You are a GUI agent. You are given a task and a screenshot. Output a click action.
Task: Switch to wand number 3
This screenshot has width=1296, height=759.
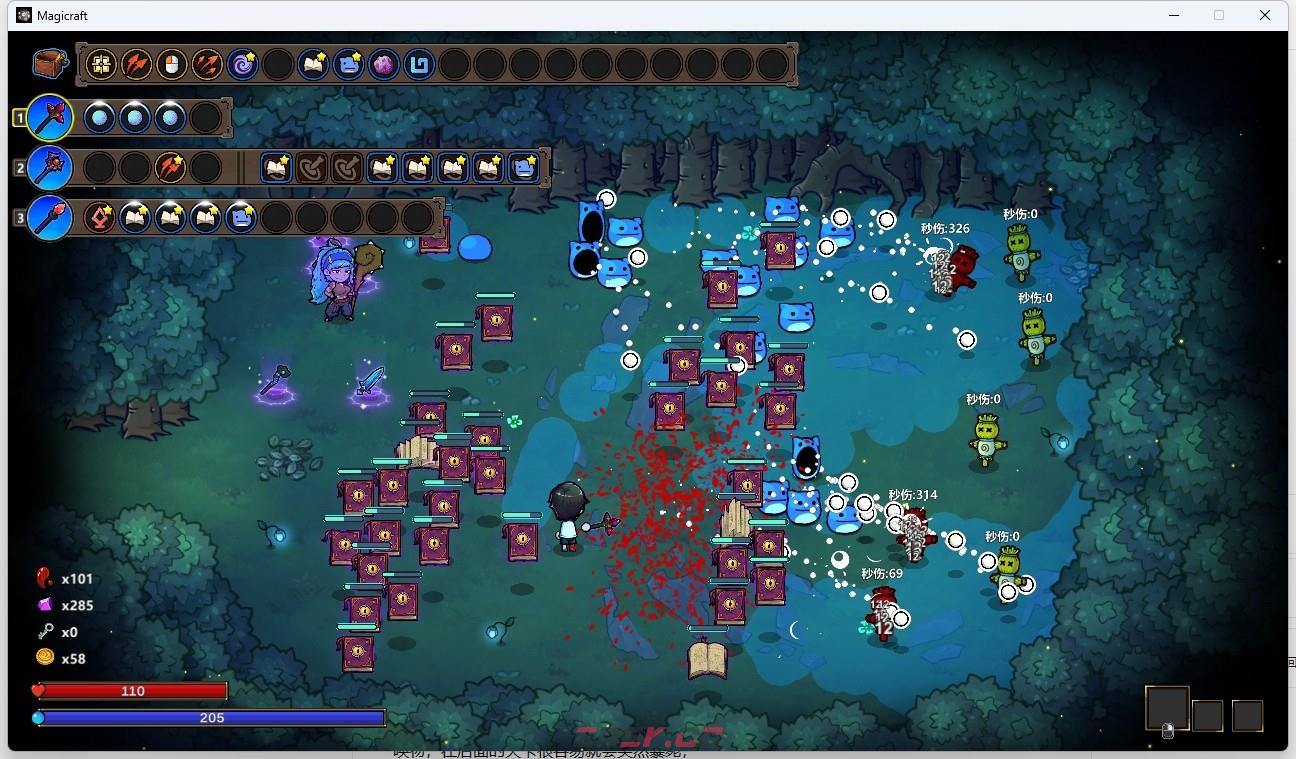tap(49, 217)
